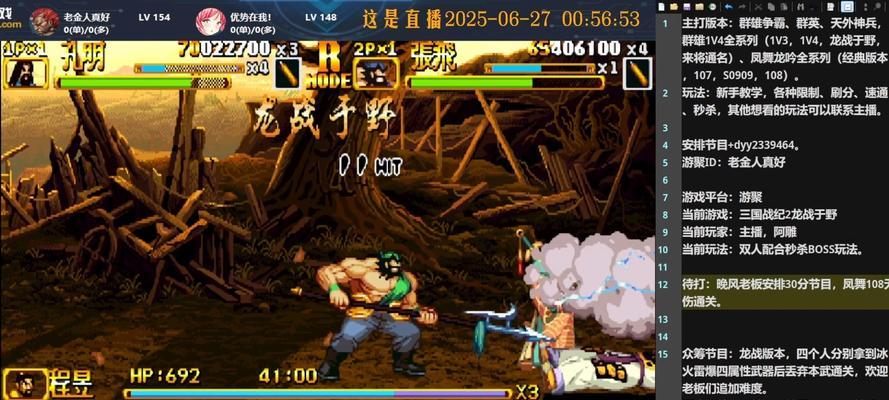Open player 老金人真好's avatar
This screenshot has width=889, height=400.
44,19
